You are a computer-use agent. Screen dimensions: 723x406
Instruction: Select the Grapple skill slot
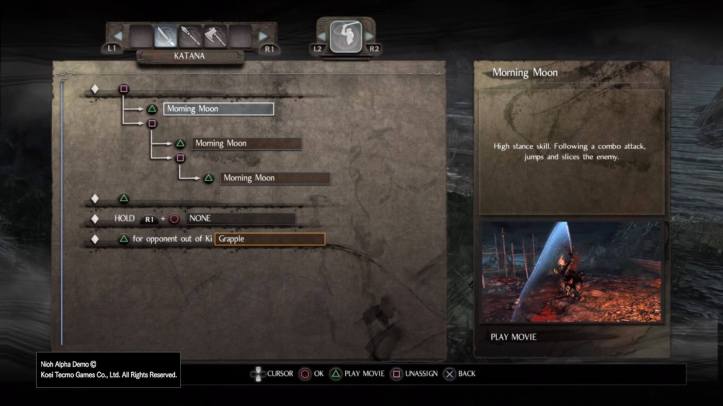[270, 239]
